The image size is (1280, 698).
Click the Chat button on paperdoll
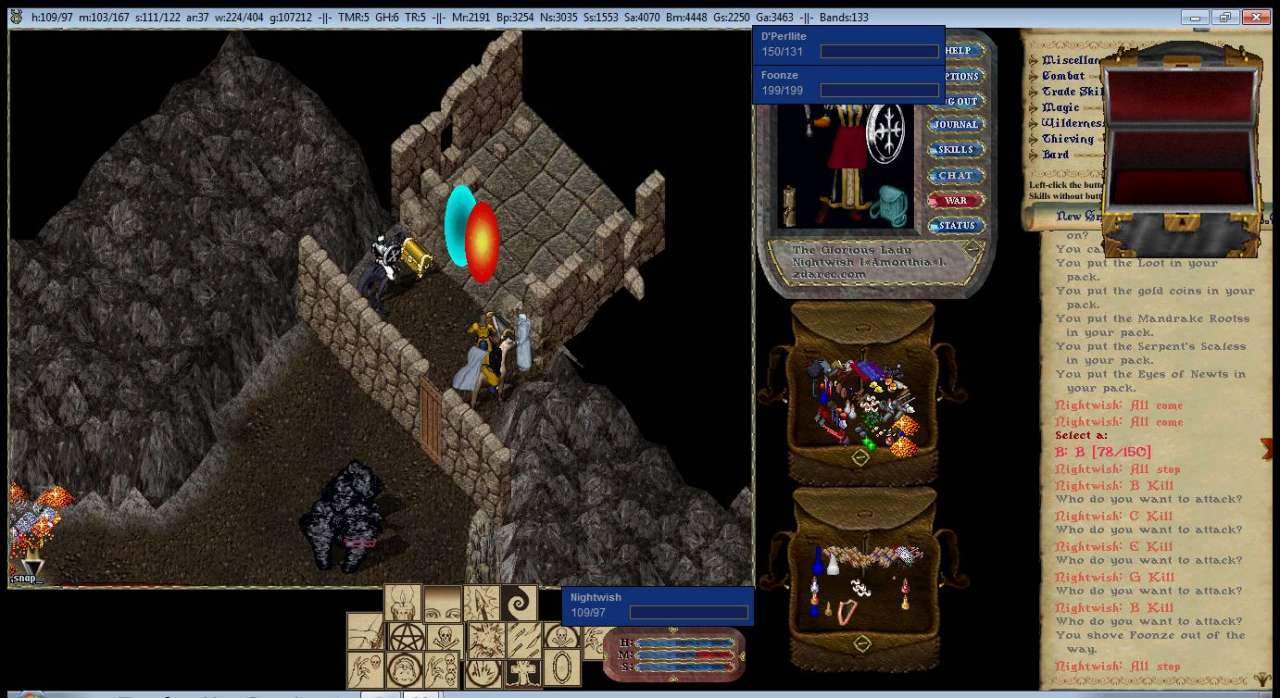[x=955, y=175]
